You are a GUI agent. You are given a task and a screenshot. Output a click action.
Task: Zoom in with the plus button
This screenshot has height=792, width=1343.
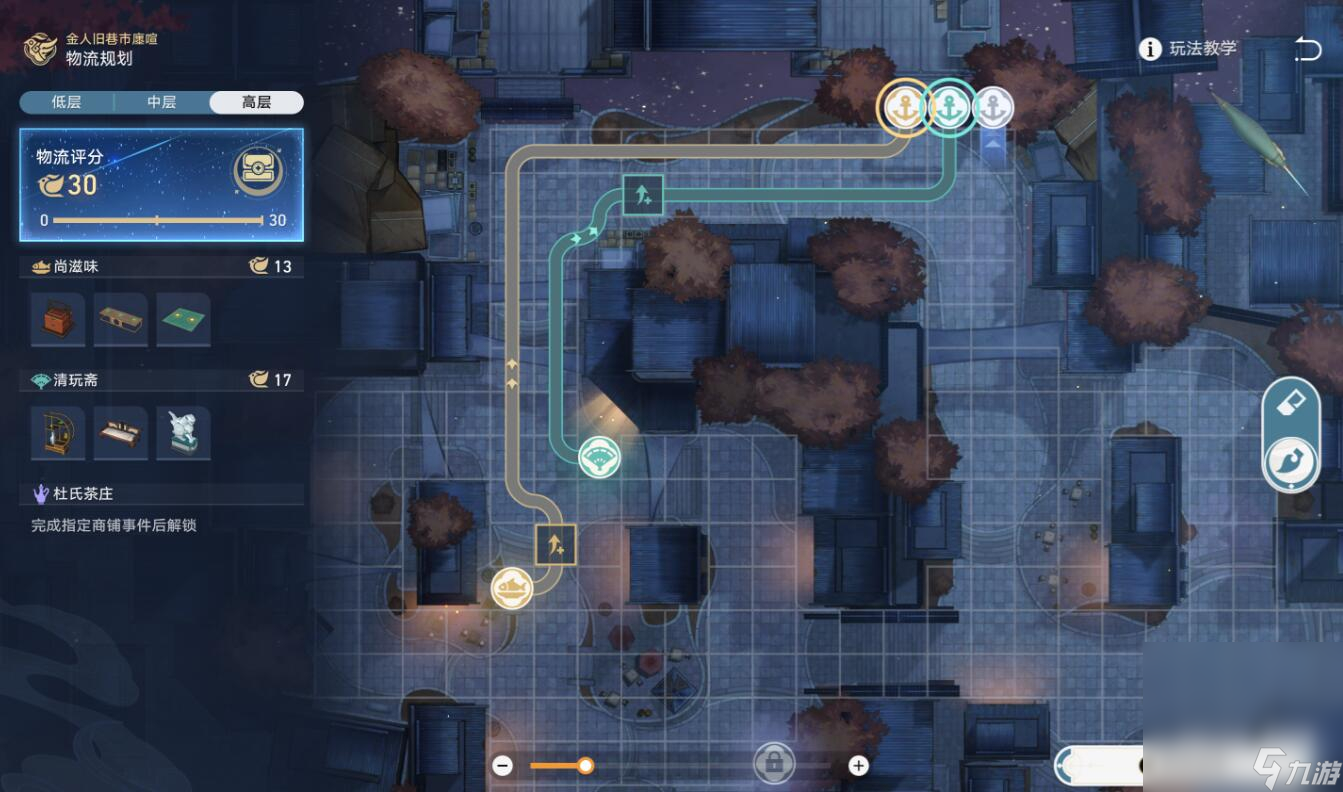(858, 766)
